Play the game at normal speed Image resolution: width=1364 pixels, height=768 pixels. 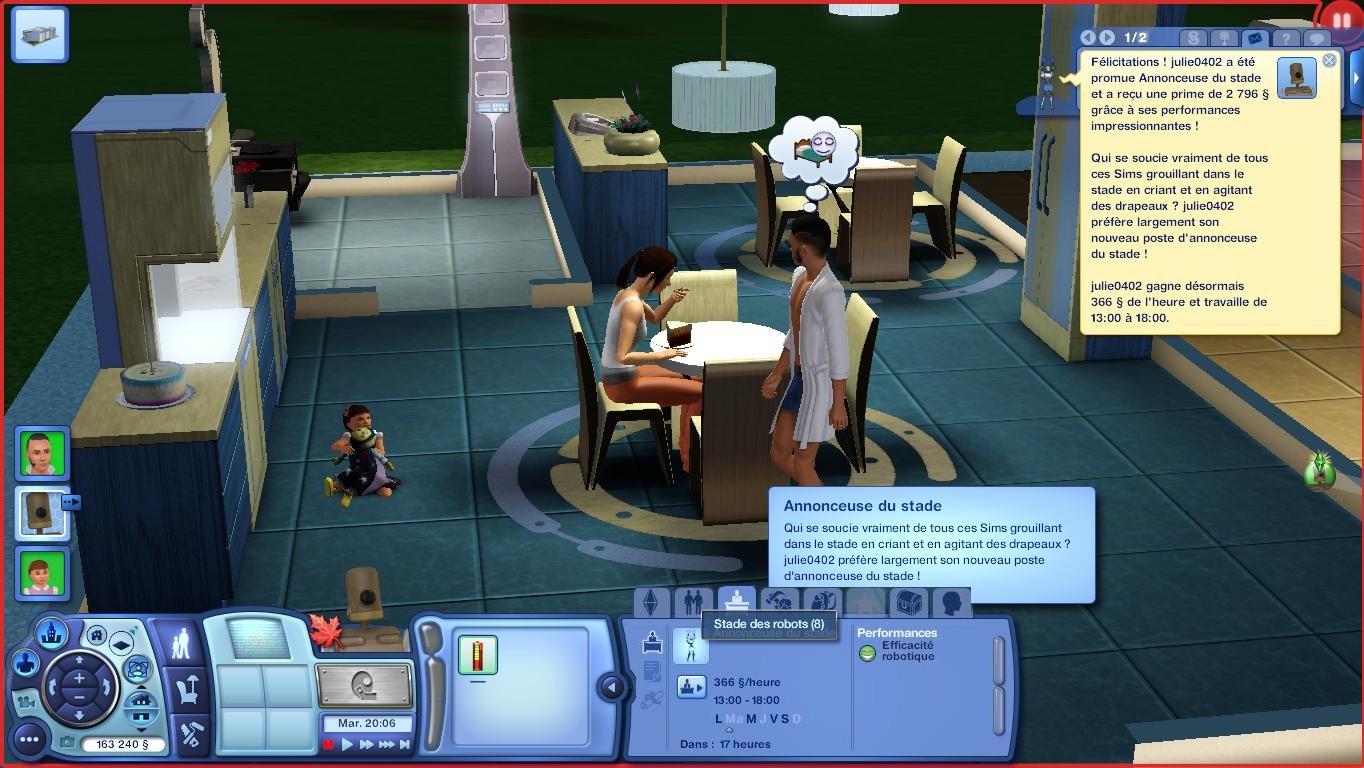tap(348, 744)
